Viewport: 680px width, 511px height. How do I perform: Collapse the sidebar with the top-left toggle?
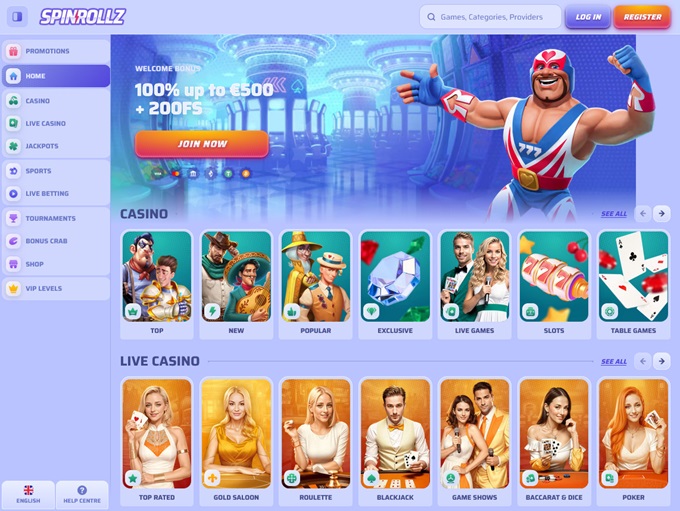tap(17, 17)
